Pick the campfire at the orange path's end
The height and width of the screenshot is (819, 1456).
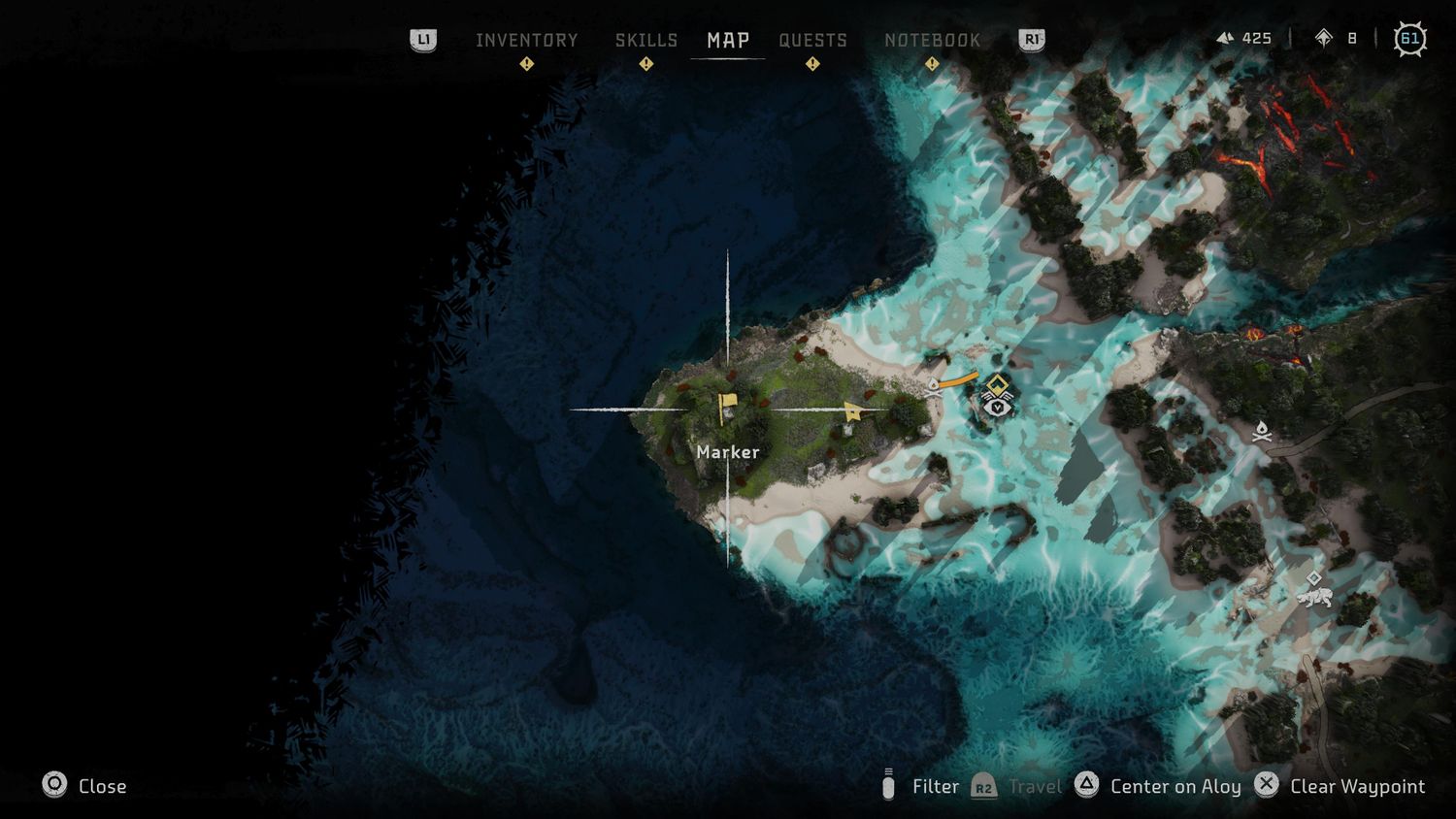[934, 386]
